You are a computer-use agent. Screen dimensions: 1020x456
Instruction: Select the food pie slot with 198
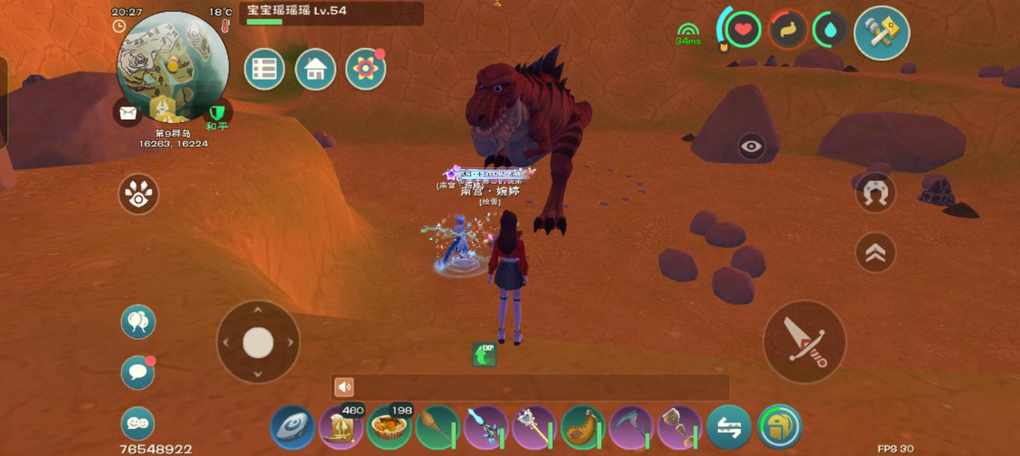pos(389,428)
